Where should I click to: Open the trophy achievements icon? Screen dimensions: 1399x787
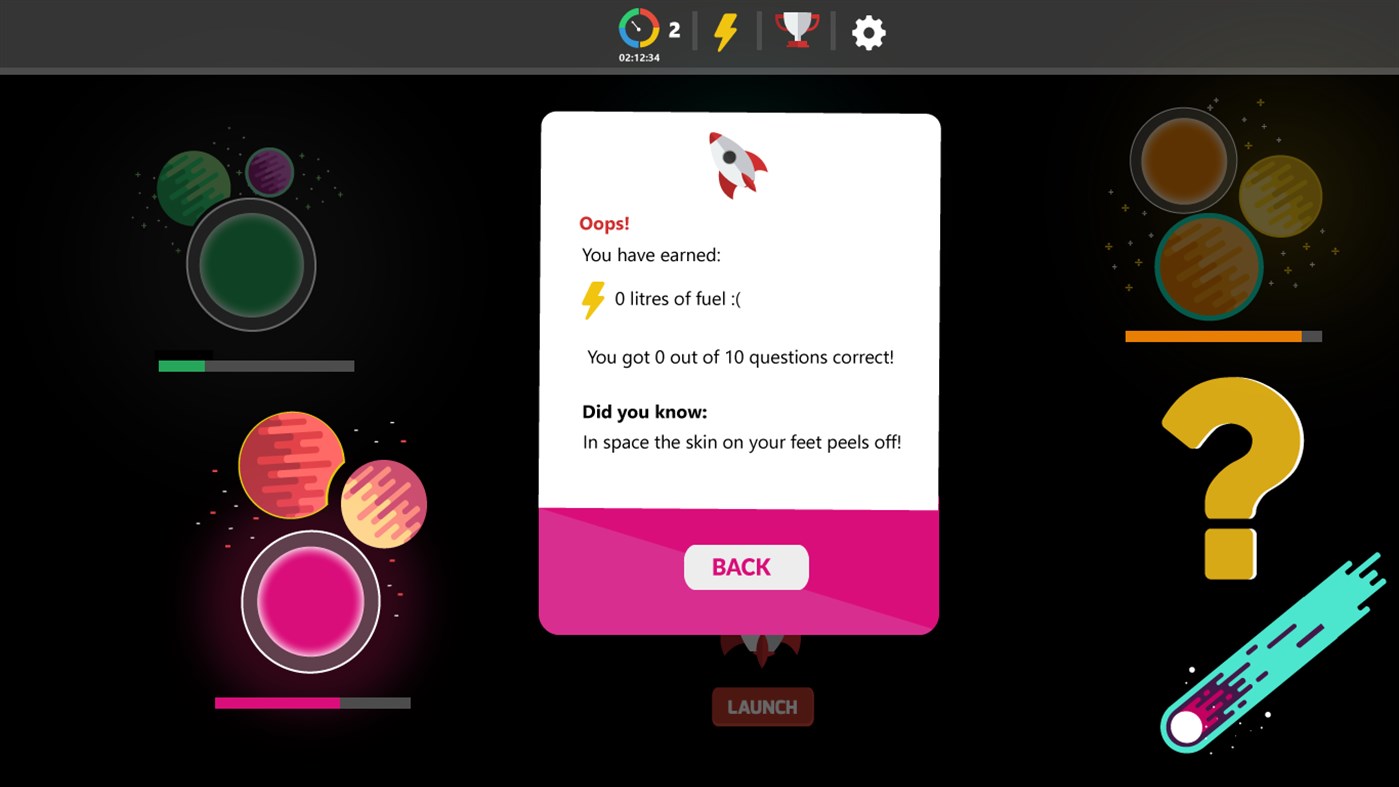click(795, 31)
